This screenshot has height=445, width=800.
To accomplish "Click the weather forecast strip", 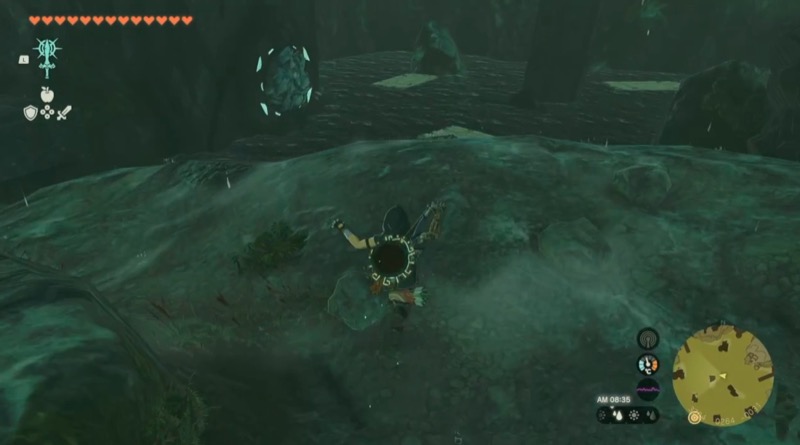I will point(628,414).
